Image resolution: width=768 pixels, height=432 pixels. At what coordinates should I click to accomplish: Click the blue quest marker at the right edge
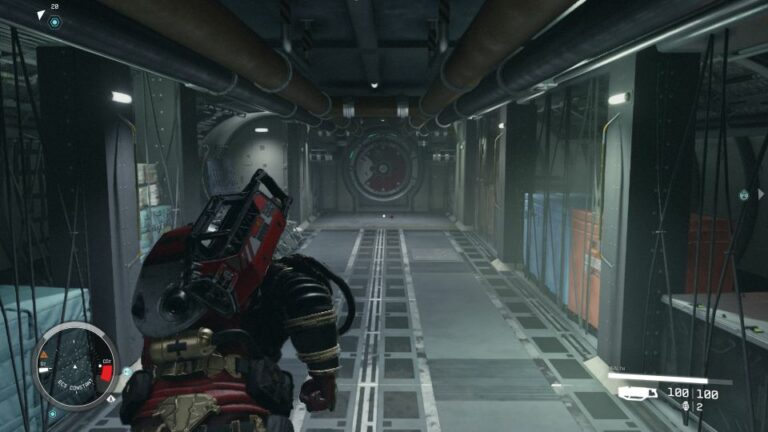743,195
